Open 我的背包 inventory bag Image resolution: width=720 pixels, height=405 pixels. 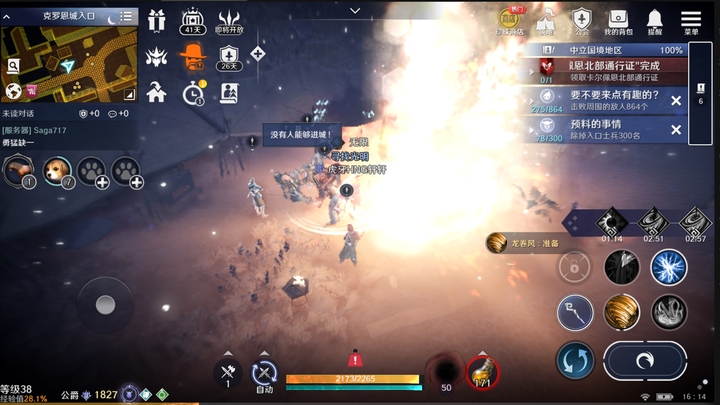pyautogui.click(x=618, y=21)
